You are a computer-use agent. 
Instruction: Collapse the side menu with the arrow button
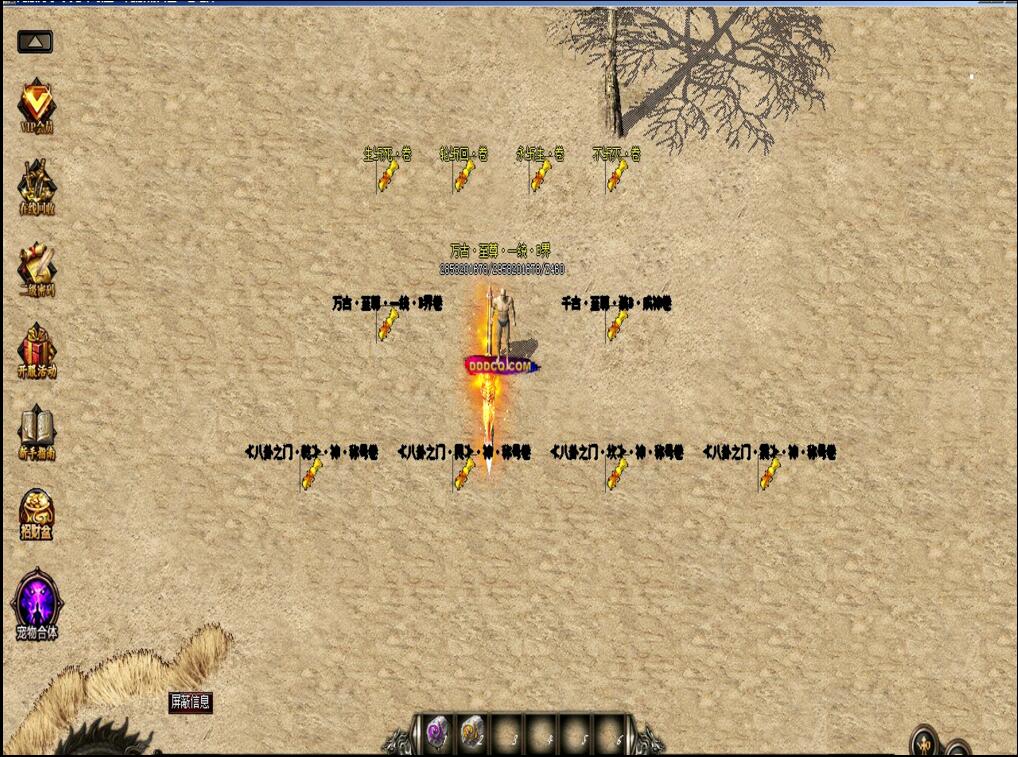35,42
